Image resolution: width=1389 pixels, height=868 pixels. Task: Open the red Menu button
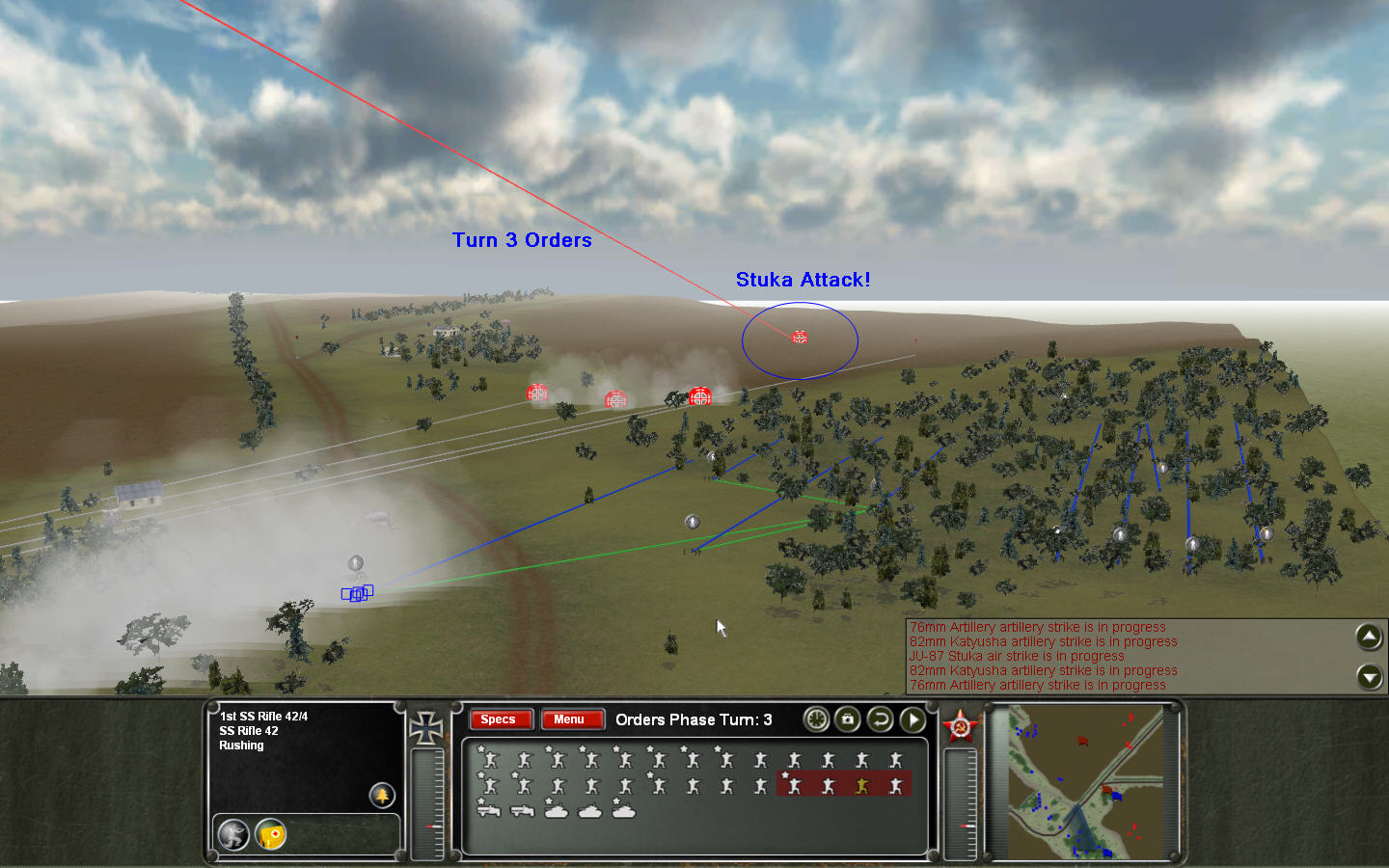[x=569, y=719]
